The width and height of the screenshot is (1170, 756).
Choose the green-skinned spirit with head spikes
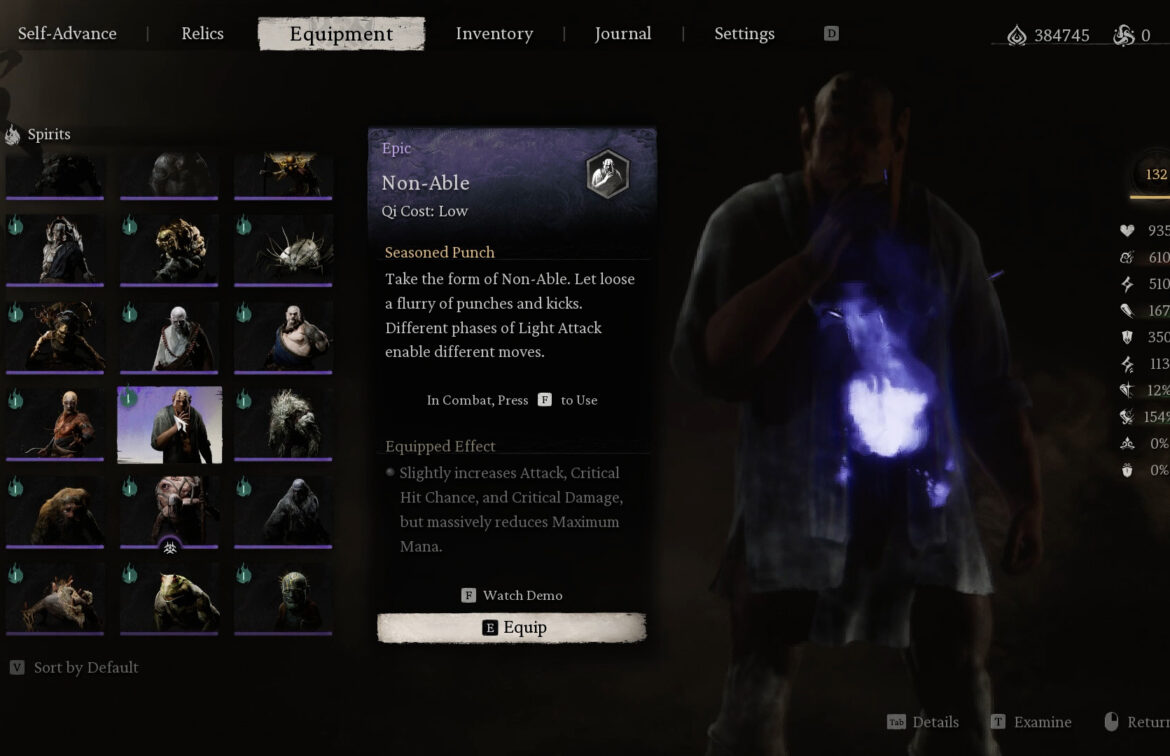[x=284, y=597]
